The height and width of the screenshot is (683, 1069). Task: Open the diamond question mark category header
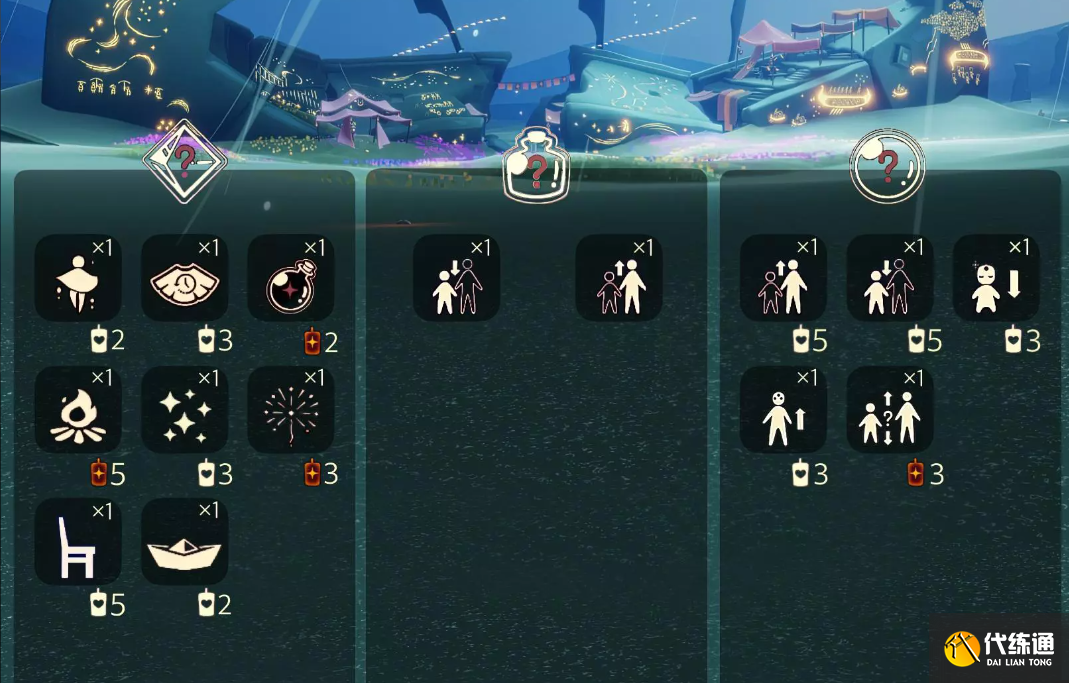tap(185, 160)
